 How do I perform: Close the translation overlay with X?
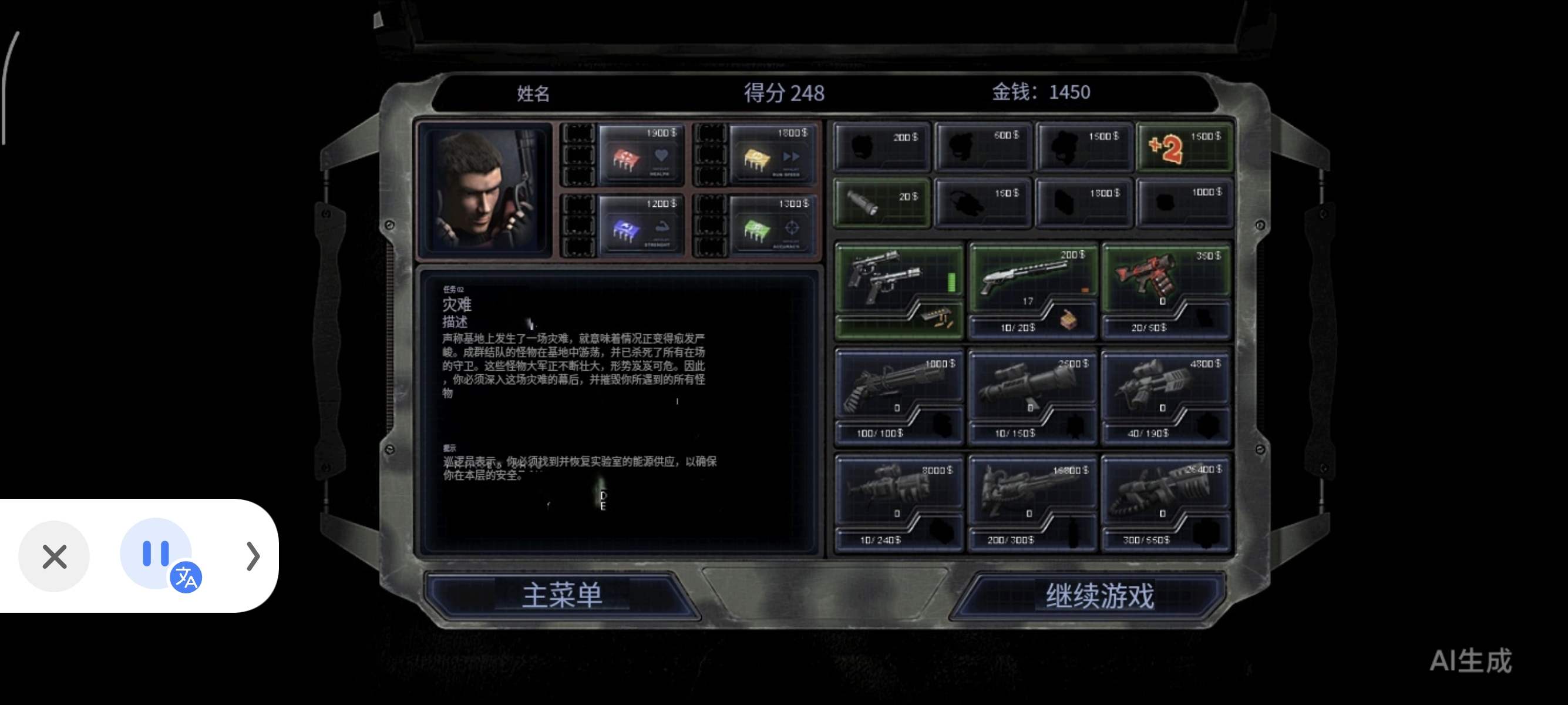click(54, 556)
